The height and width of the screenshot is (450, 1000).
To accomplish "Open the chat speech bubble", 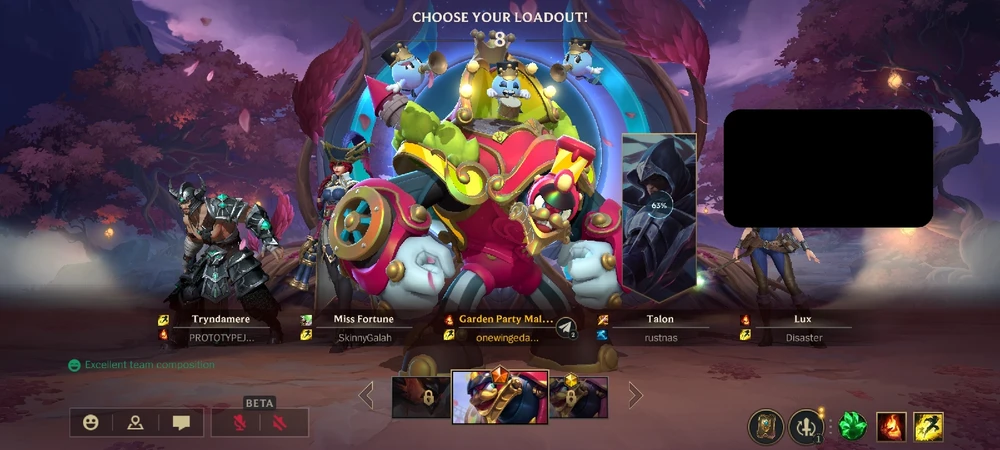I will (181, 423).
